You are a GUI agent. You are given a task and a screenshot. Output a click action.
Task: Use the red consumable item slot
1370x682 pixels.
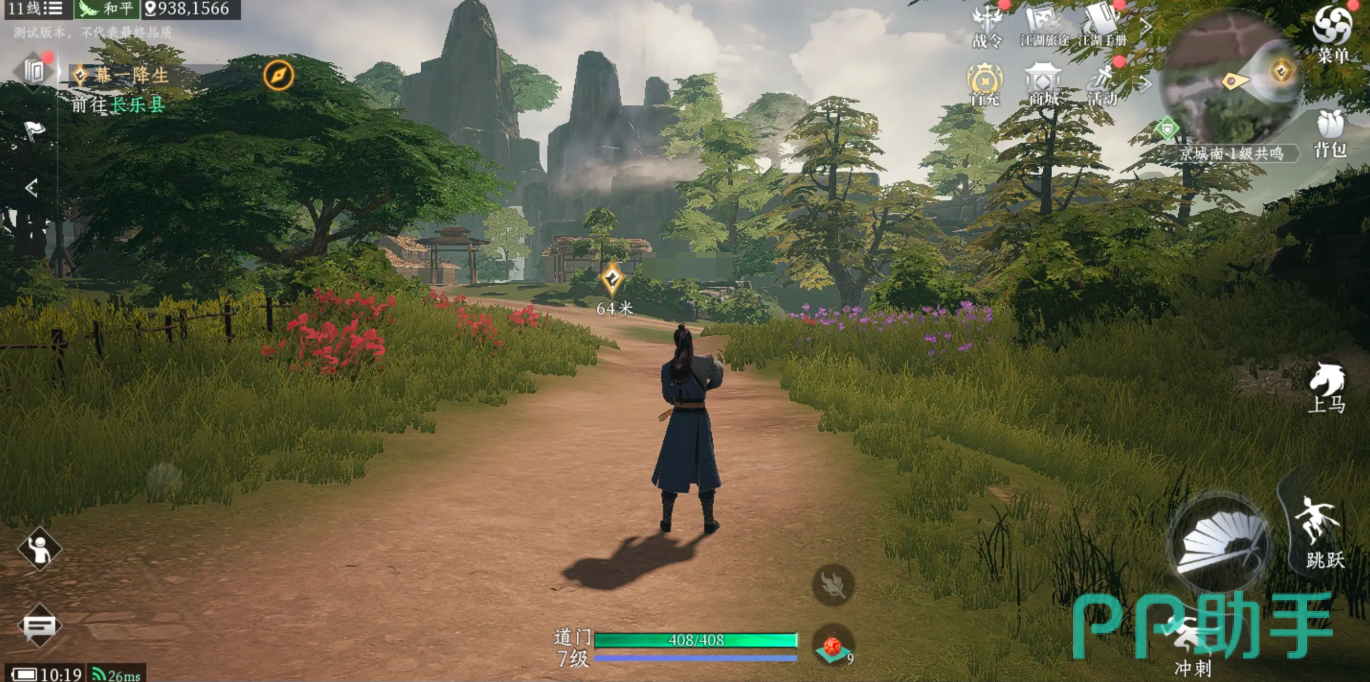tap(832, 646)
